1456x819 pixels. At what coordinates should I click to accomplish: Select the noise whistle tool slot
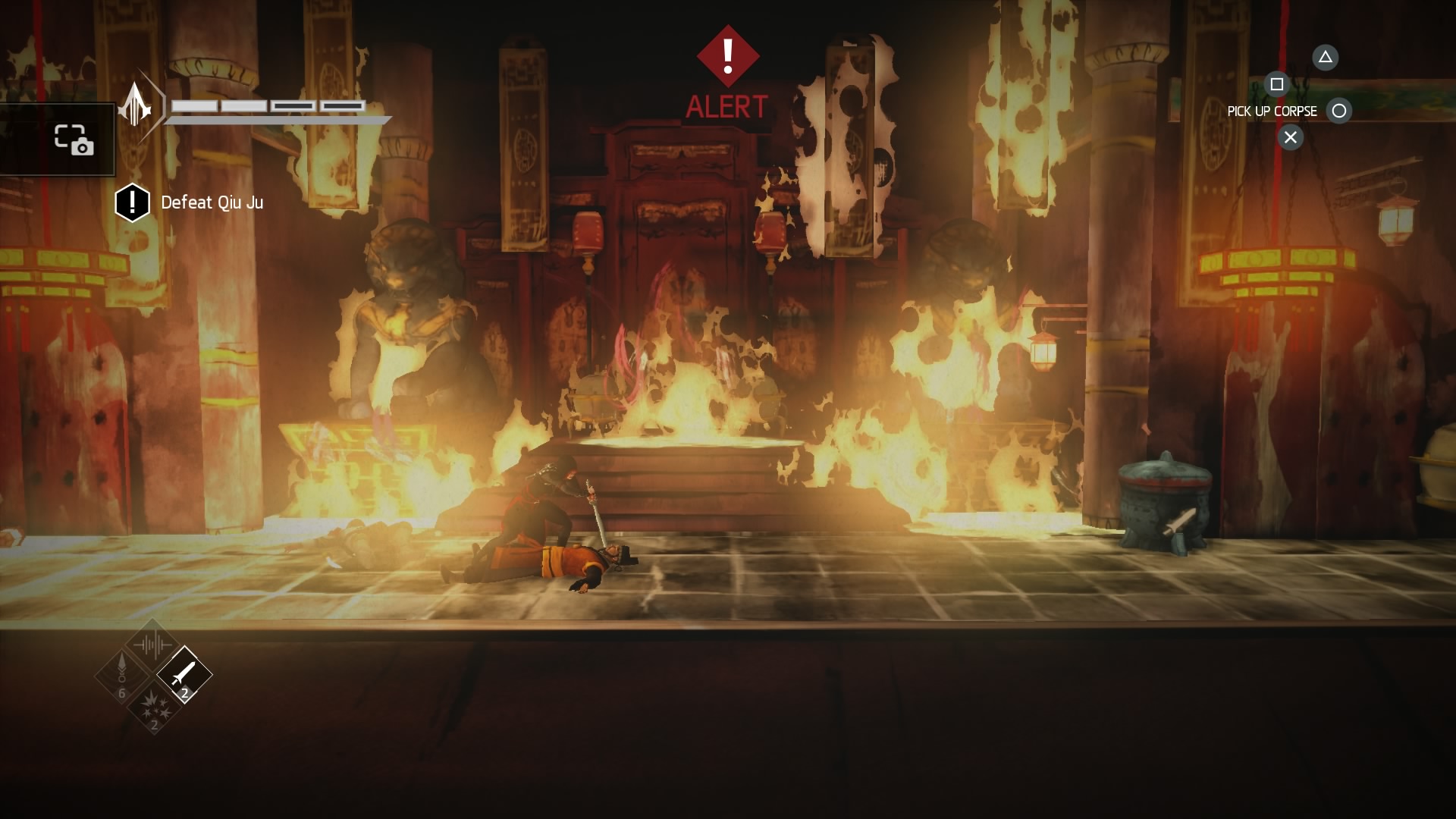[152, 645]
